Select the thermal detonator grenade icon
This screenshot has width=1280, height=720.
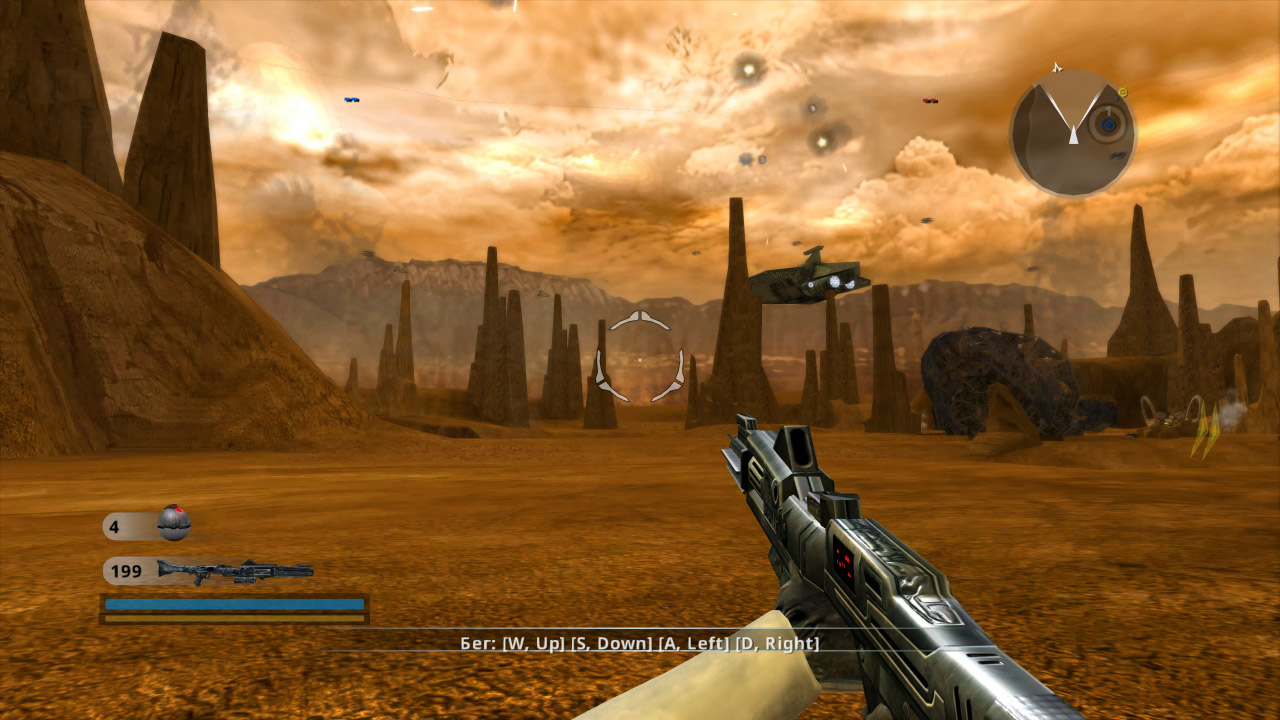[x=175, y=526]
